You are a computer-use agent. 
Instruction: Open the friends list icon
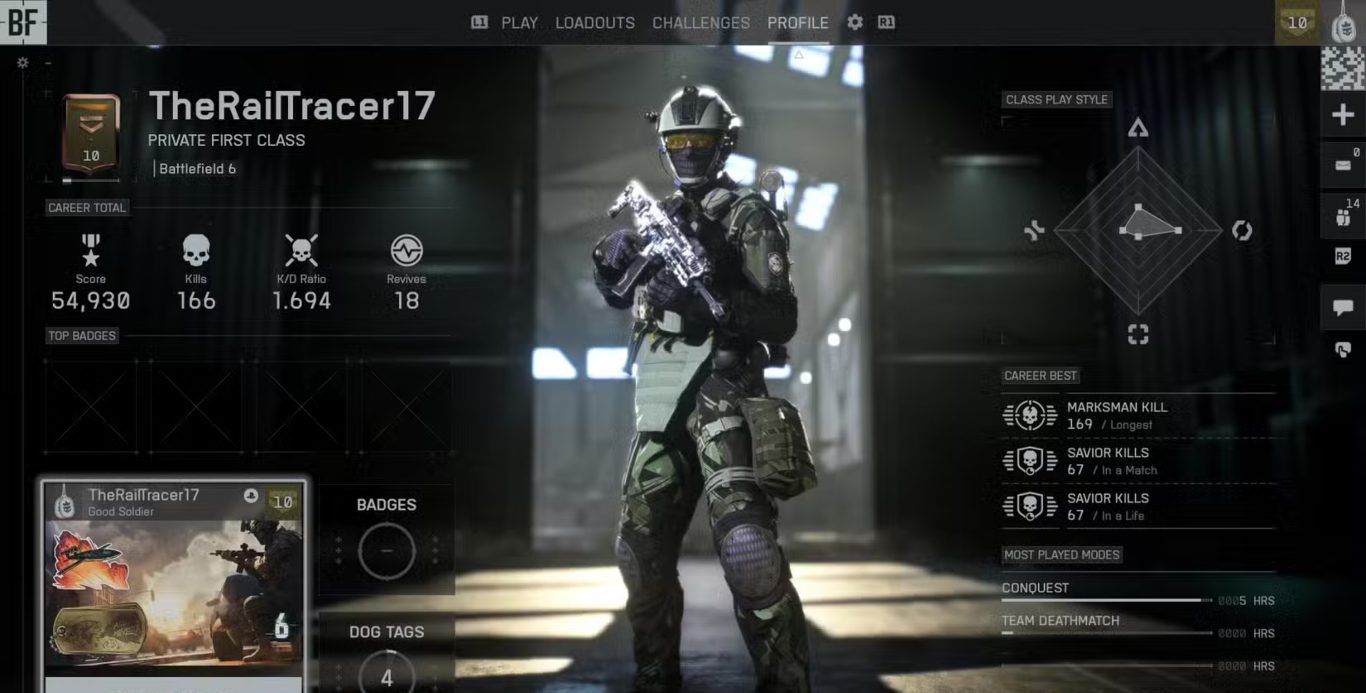point(1343,215)
